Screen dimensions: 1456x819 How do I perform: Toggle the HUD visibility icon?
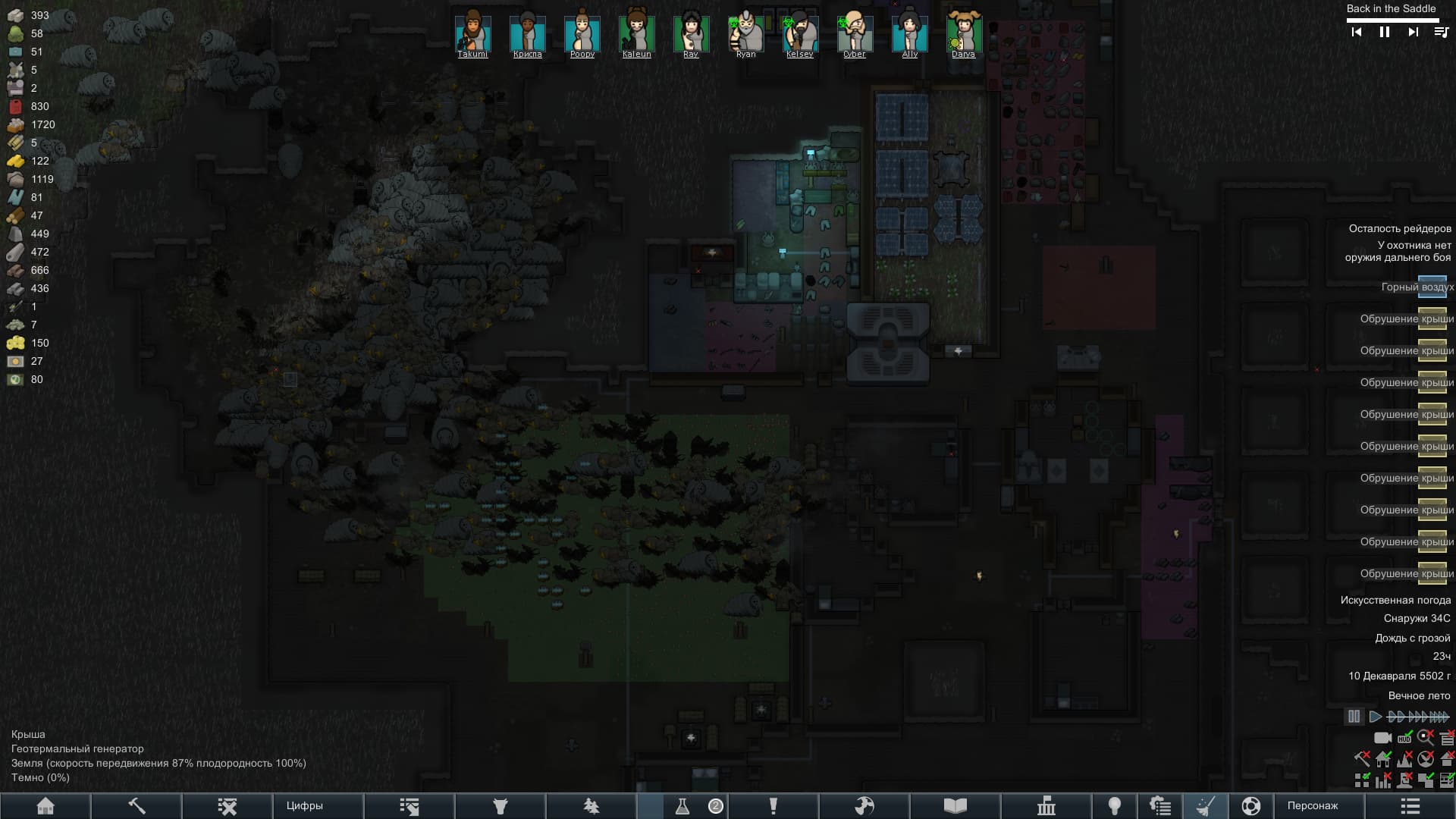tap(1382, 737)
